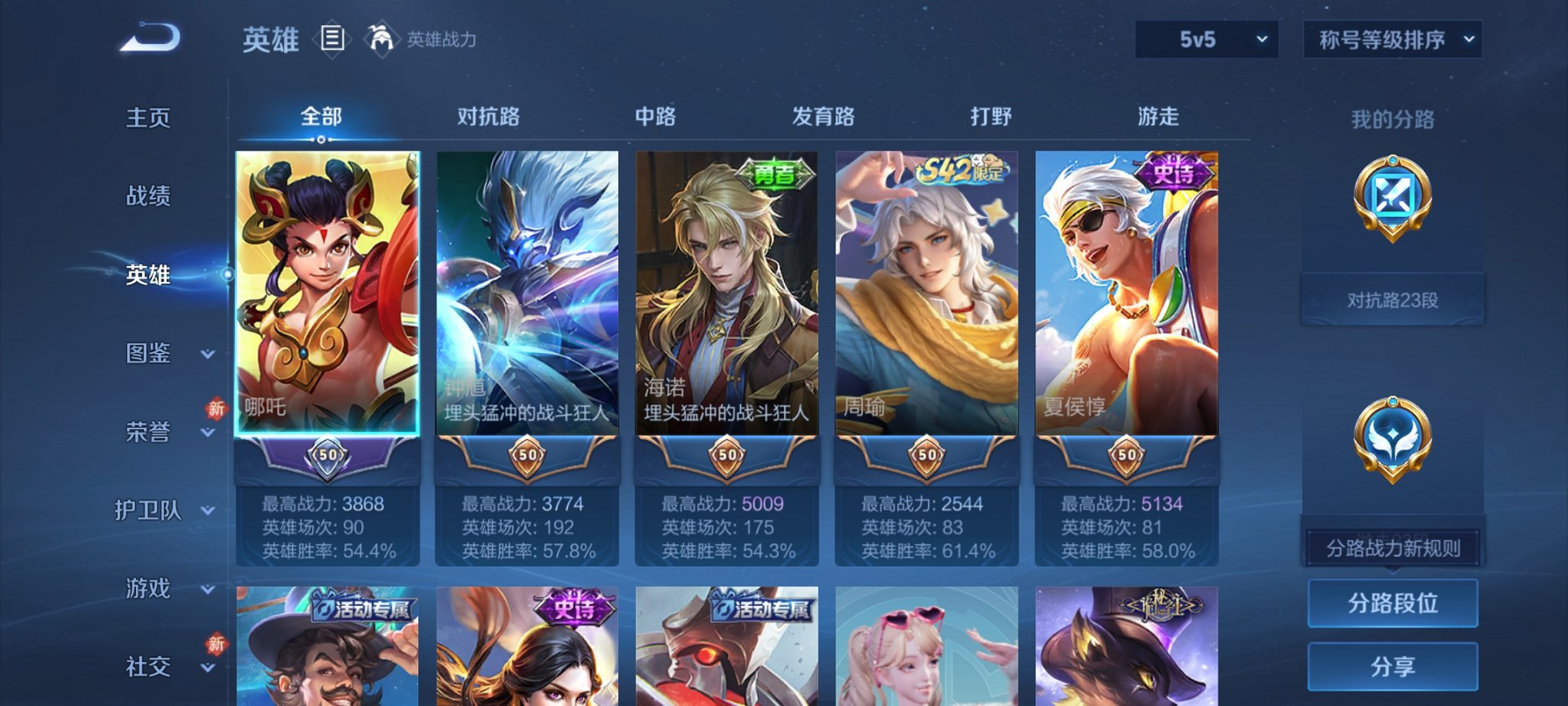Select the 全部 tab

[x=321, y=116]
